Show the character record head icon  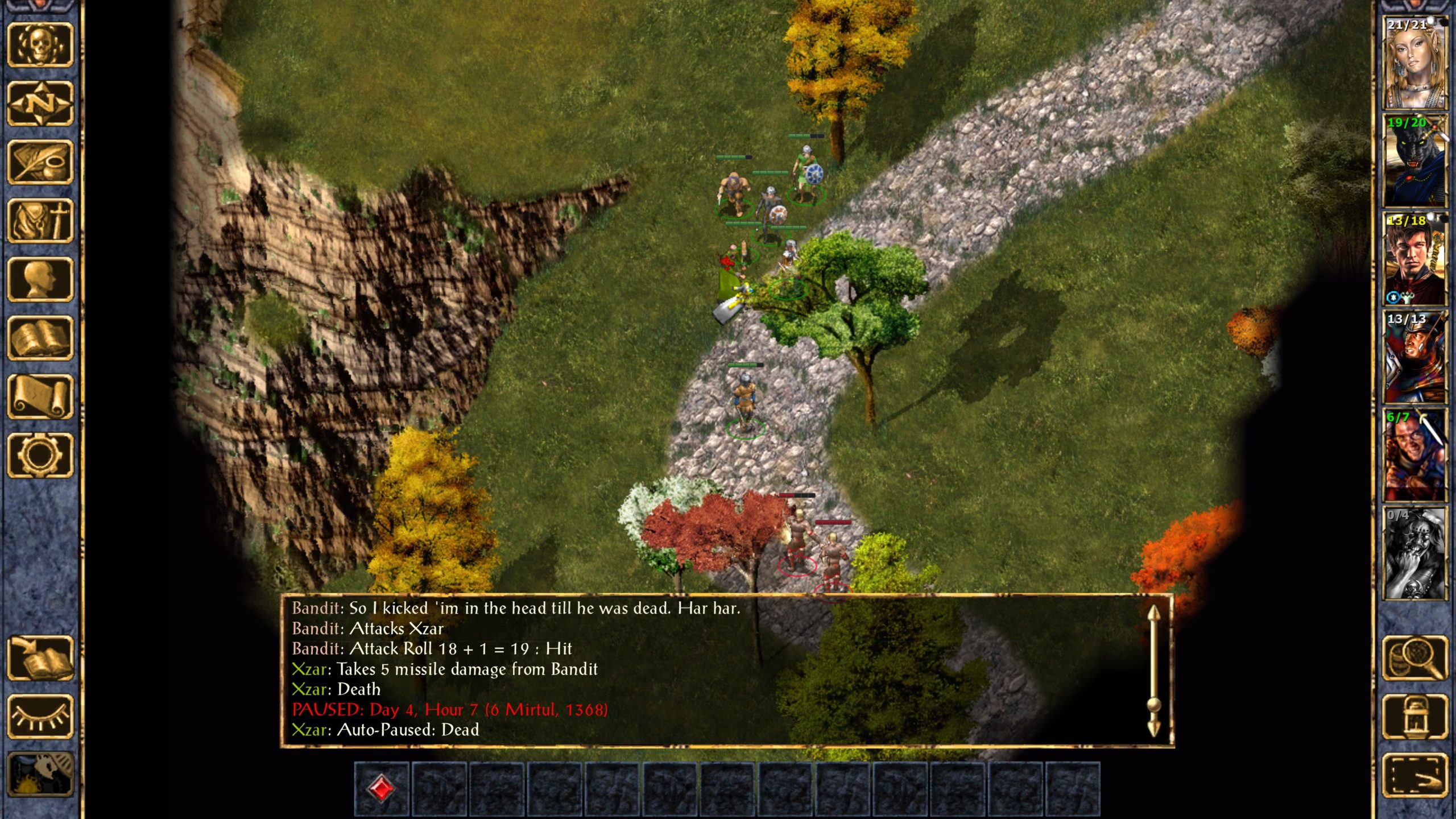tap(40, 279)
